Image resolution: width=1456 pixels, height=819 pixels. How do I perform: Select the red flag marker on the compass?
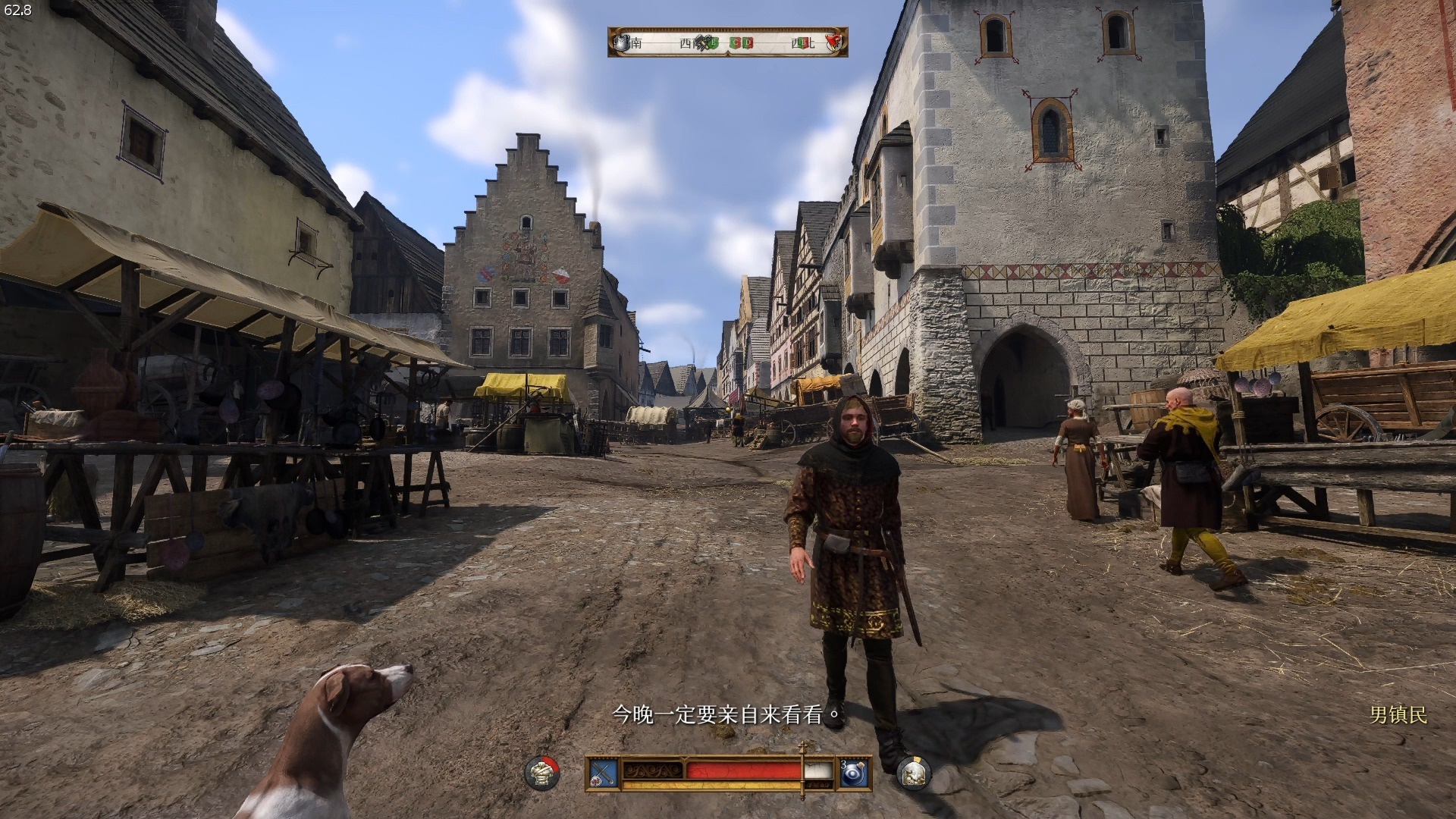coord(834,42)
